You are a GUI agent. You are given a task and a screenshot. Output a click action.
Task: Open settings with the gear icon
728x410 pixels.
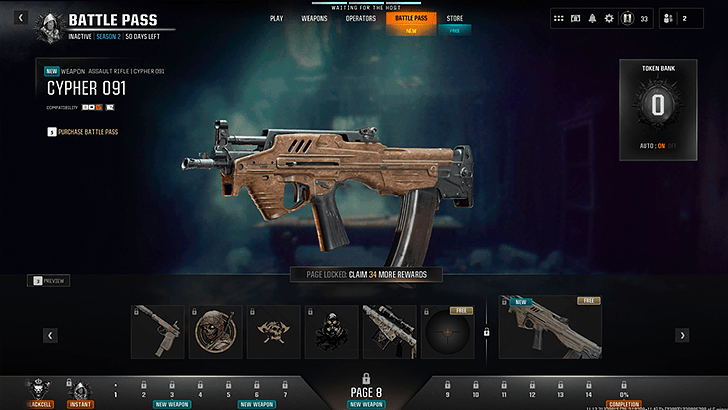click(609, 18)
